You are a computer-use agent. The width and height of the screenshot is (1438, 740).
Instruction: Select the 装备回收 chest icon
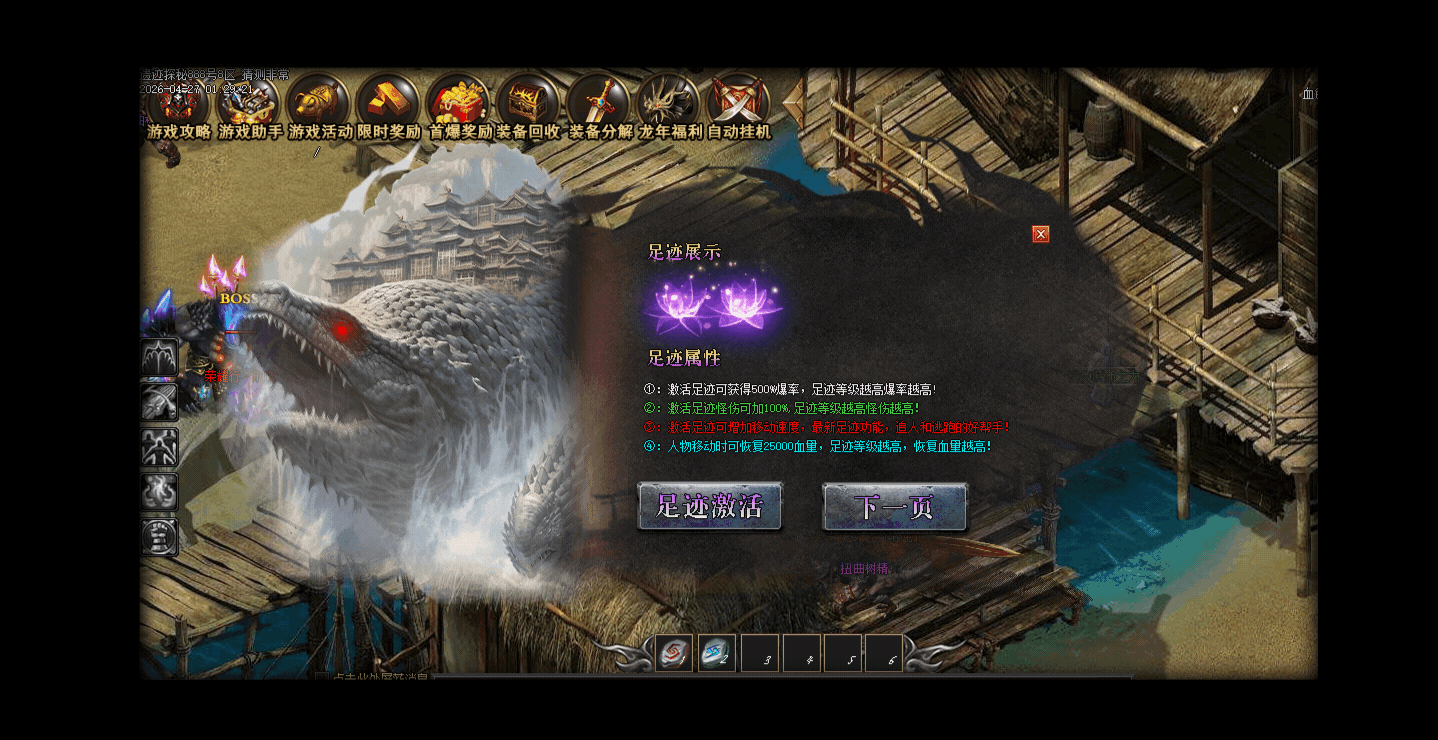pos(529,103)
